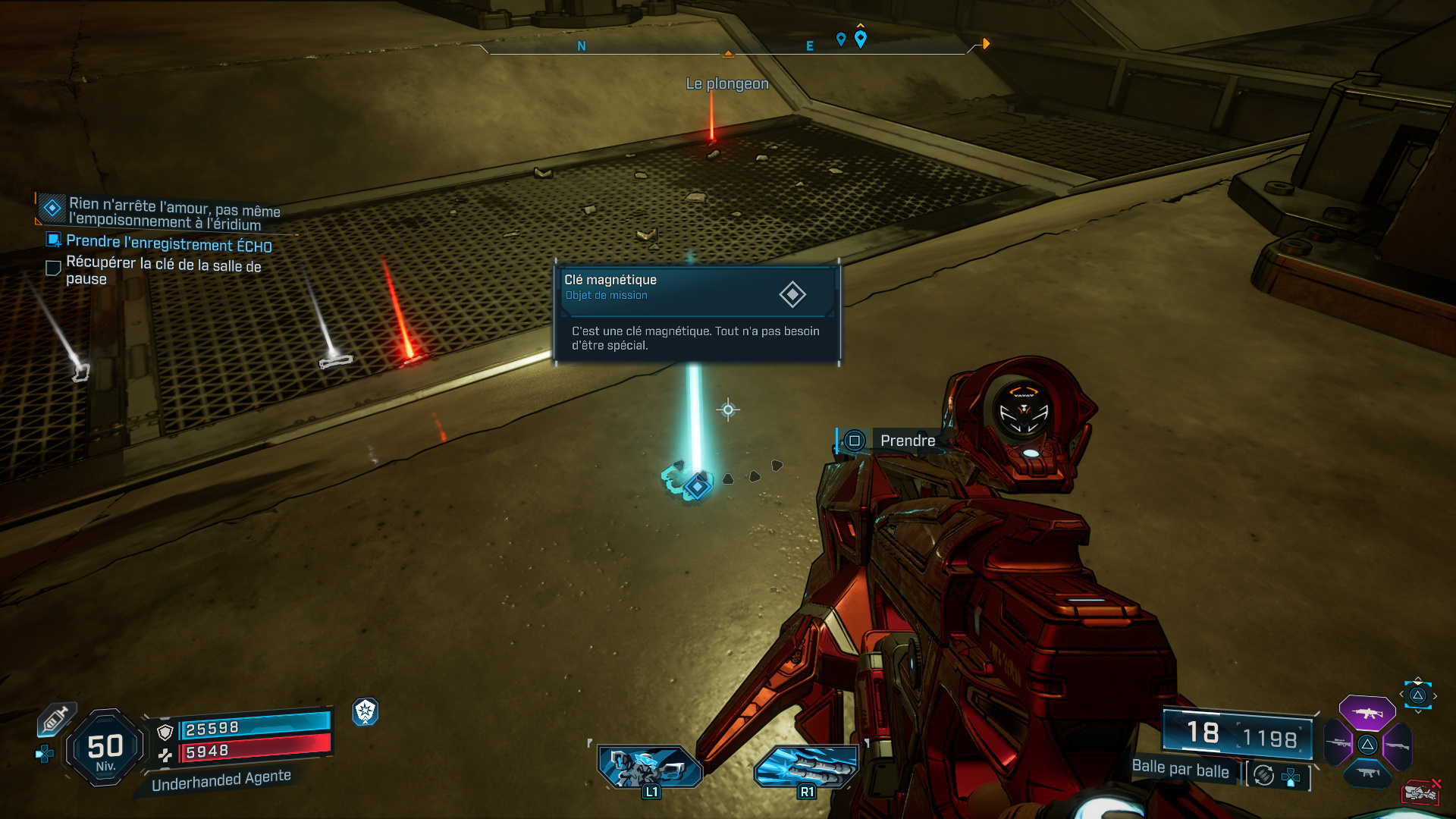Open the 'Clé magnétique' item card
This screenshot has height=819, width=1456.
pos(696,312)
